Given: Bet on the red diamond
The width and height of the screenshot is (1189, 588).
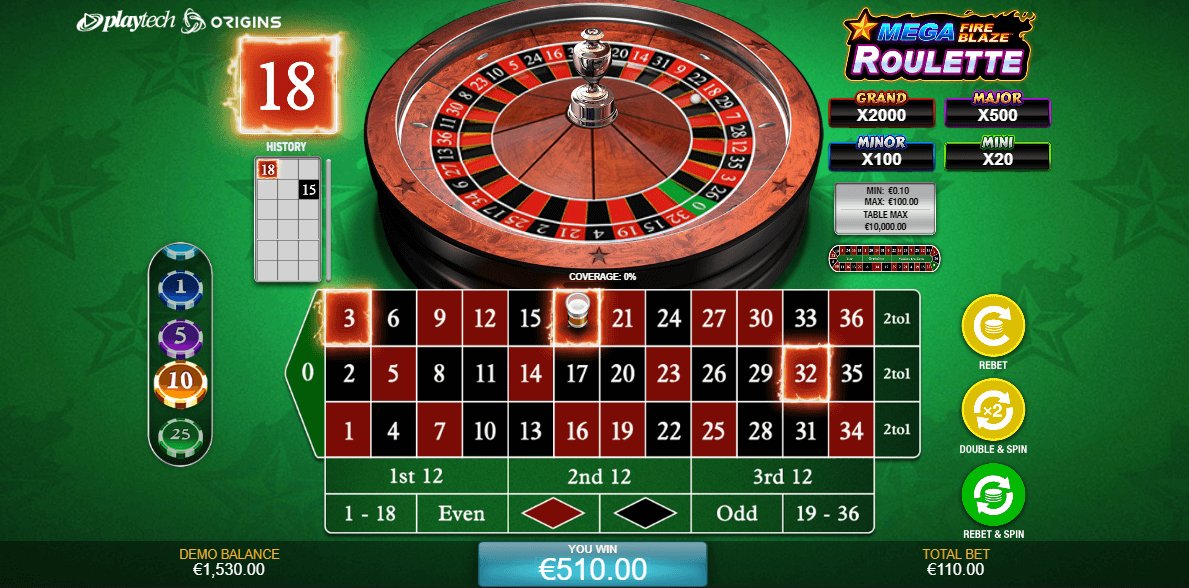Looking at the screenshot, I should pyautogui.click(x=553, y=514).
